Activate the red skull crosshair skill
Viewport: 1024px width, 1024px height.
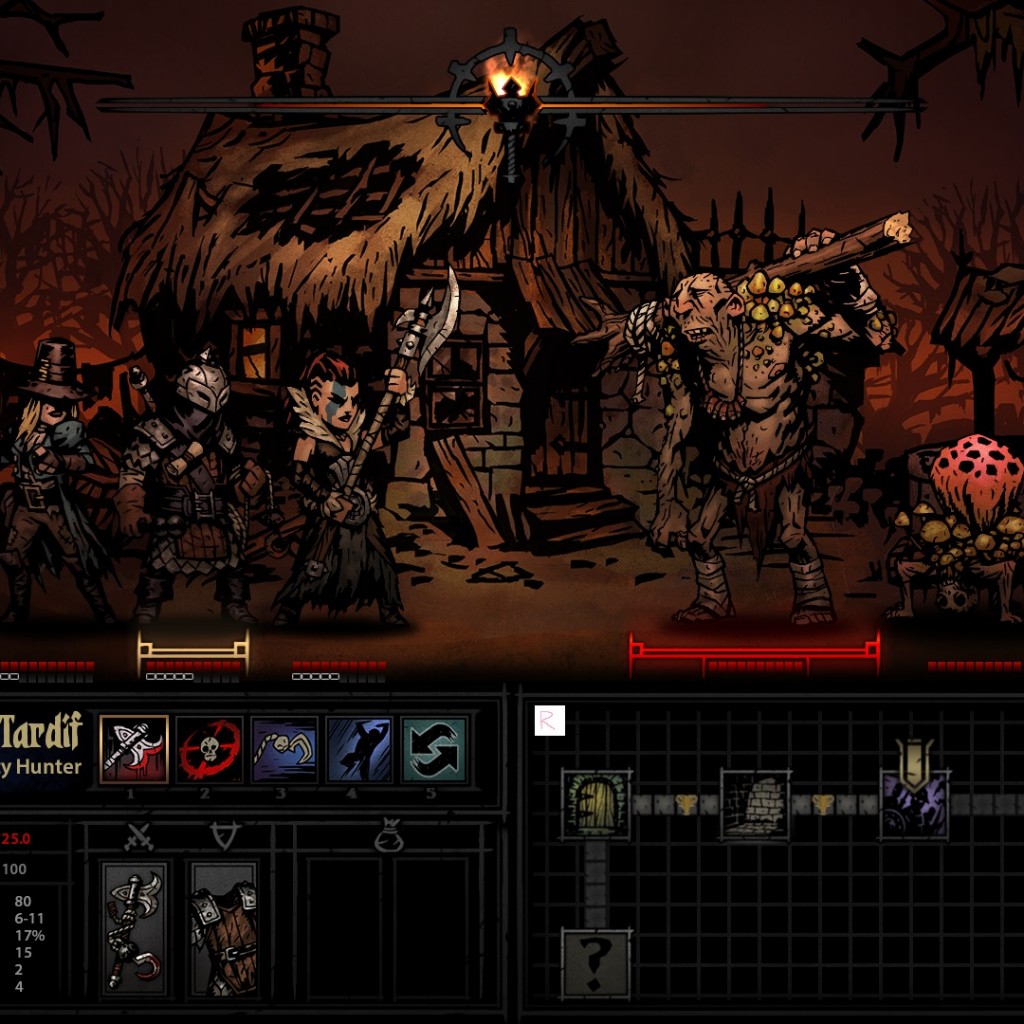tap(209, 750)
